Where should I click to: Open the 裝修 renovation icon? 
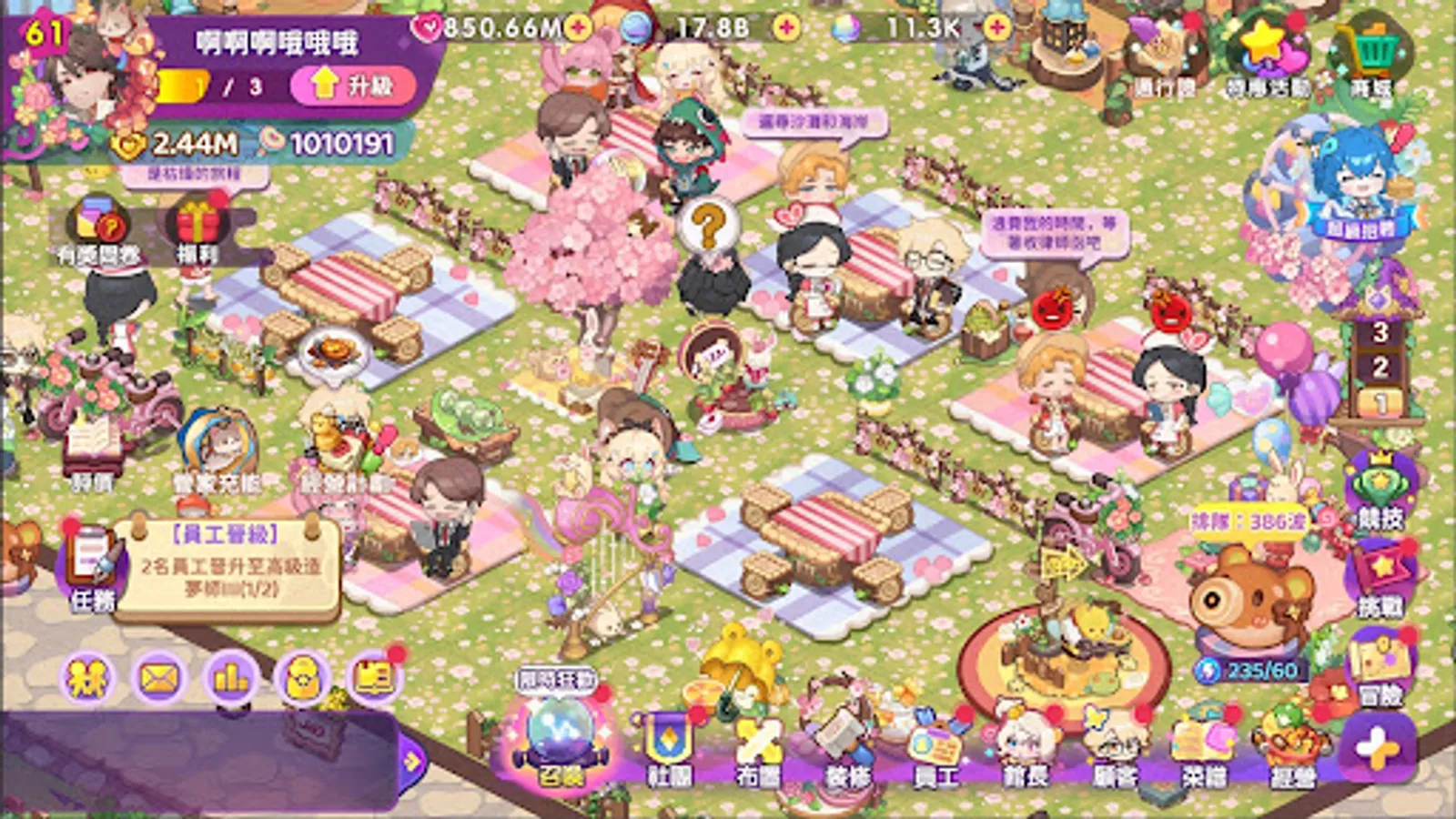coord(846,739)
